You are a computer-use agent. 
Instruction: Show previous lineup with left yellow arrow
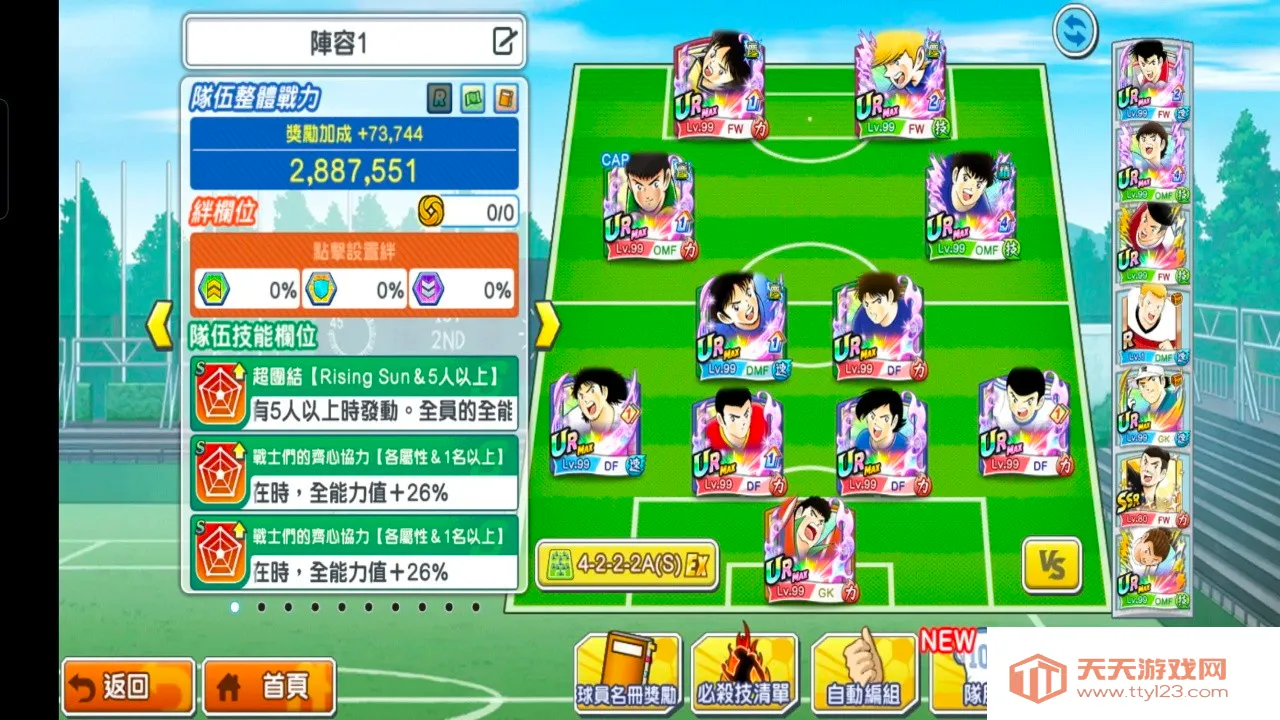click(161, 326)
